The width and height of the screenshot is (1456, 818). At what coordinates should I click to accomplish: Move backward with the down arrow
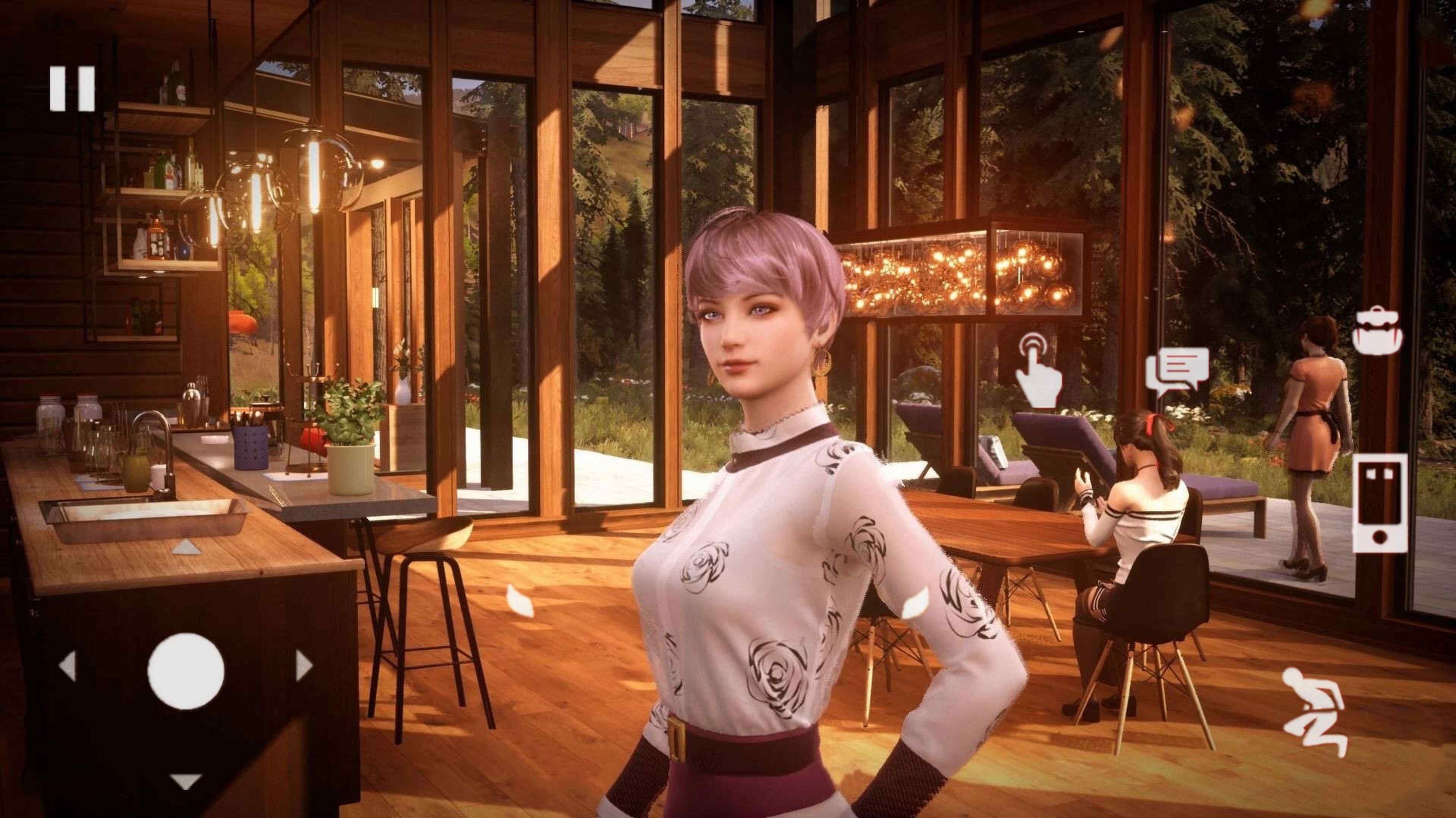click(185, 781)
